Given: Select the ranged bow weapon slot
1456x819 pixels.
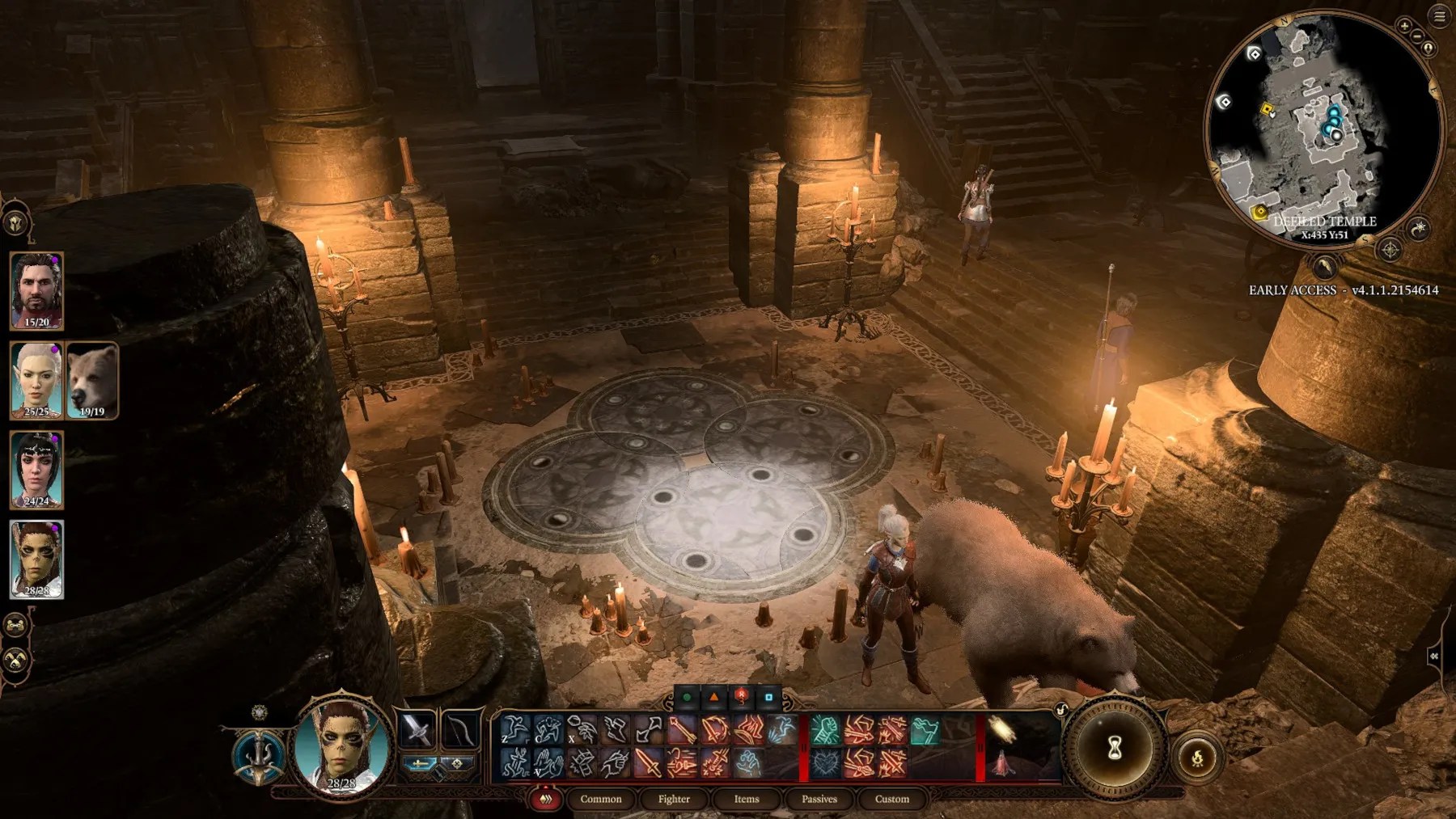Looking at the screenshot, I should (x=461, y=728).
